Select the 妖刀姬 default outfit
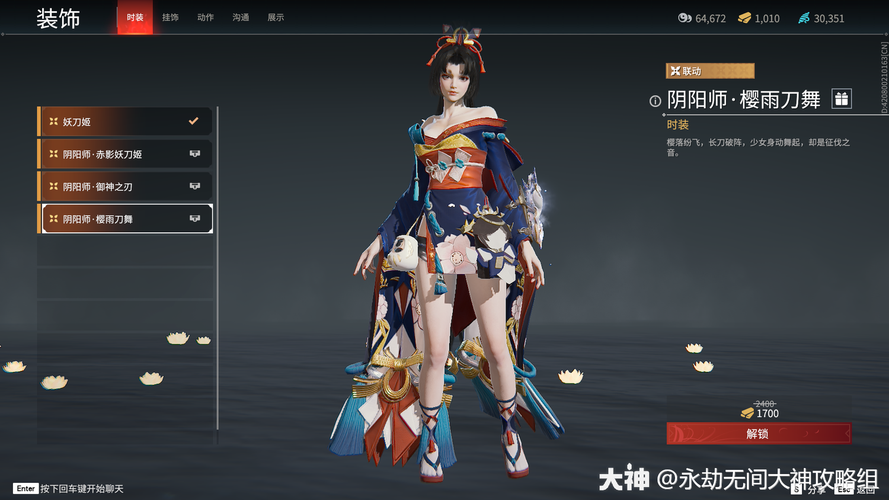Screen dimensions: 889x500 (x=126, y=122)
